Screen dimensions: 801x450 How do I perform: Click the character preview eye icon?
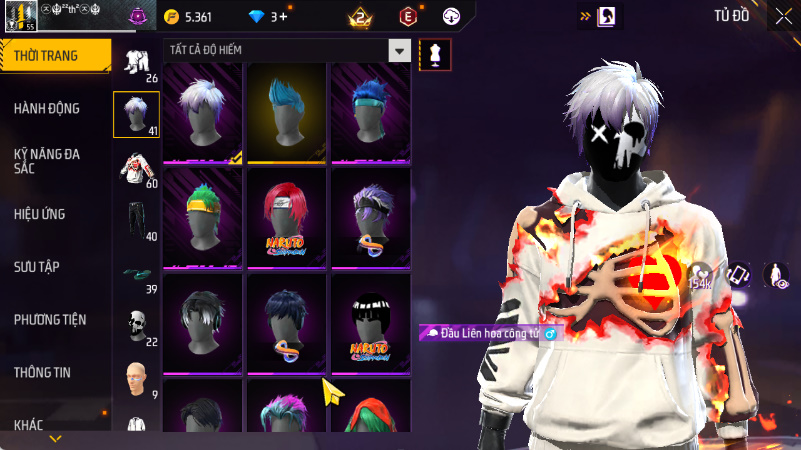tap(775, 275)
